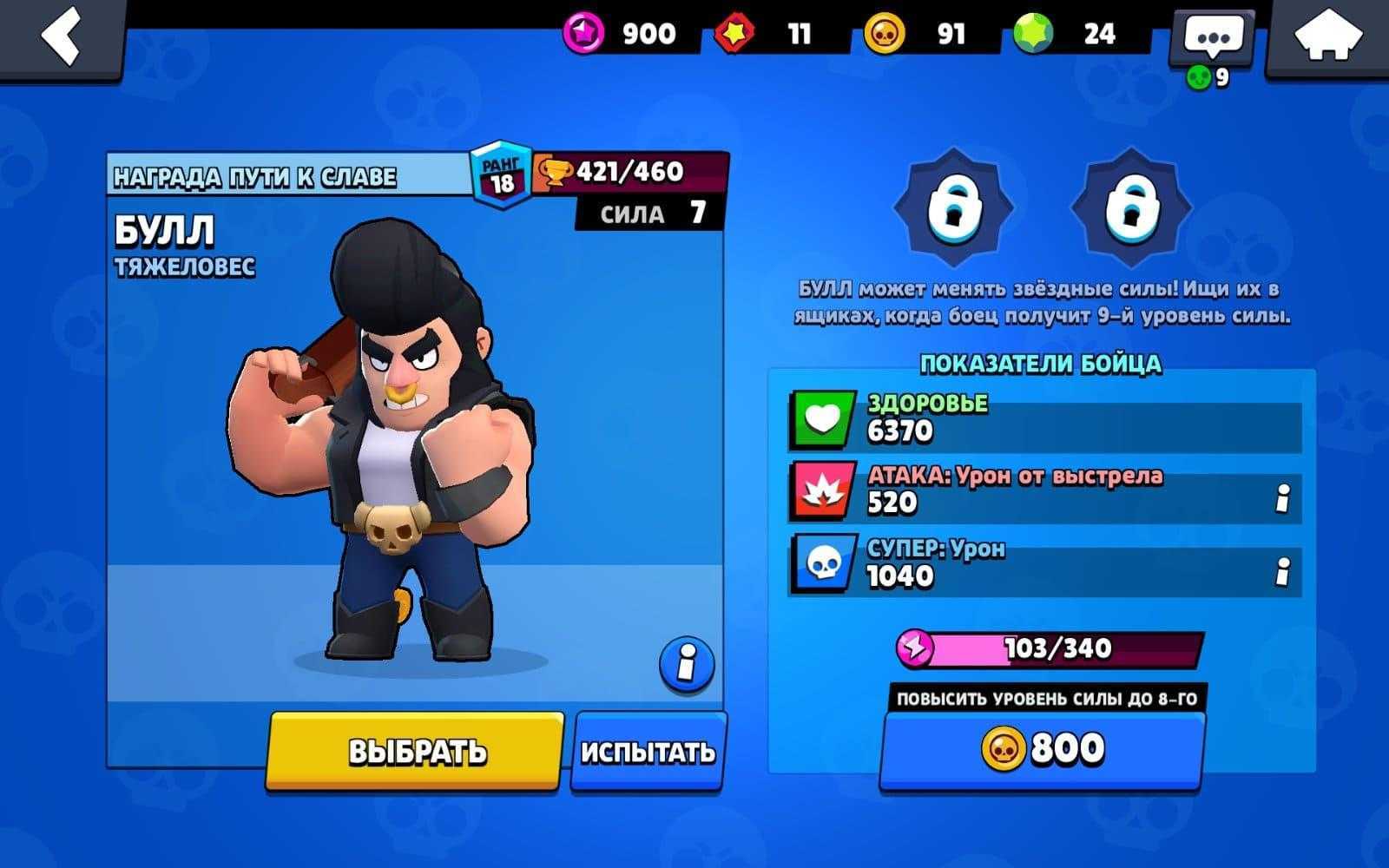Go back with the arrow button

pyautogui.click(x=63, y=36)
